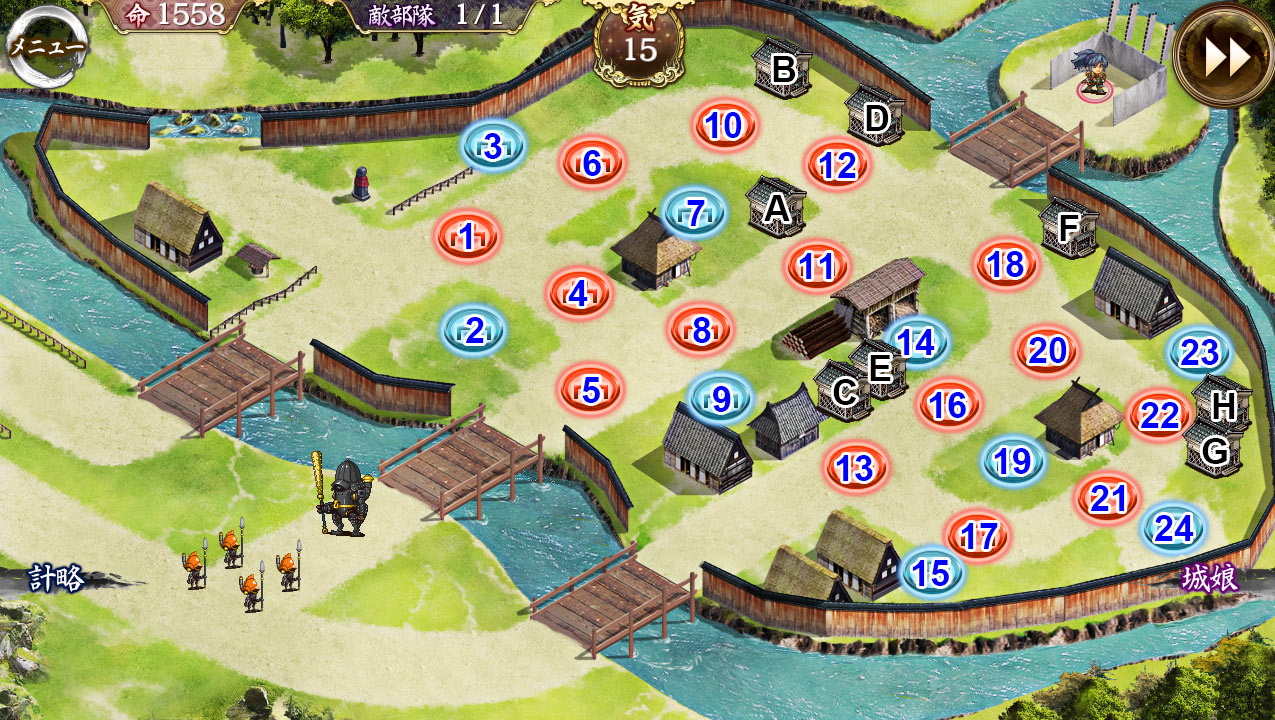Pick blue placement slot 9
The width and height of the screenshot is (1275, 720).
(x=721, y=399)
